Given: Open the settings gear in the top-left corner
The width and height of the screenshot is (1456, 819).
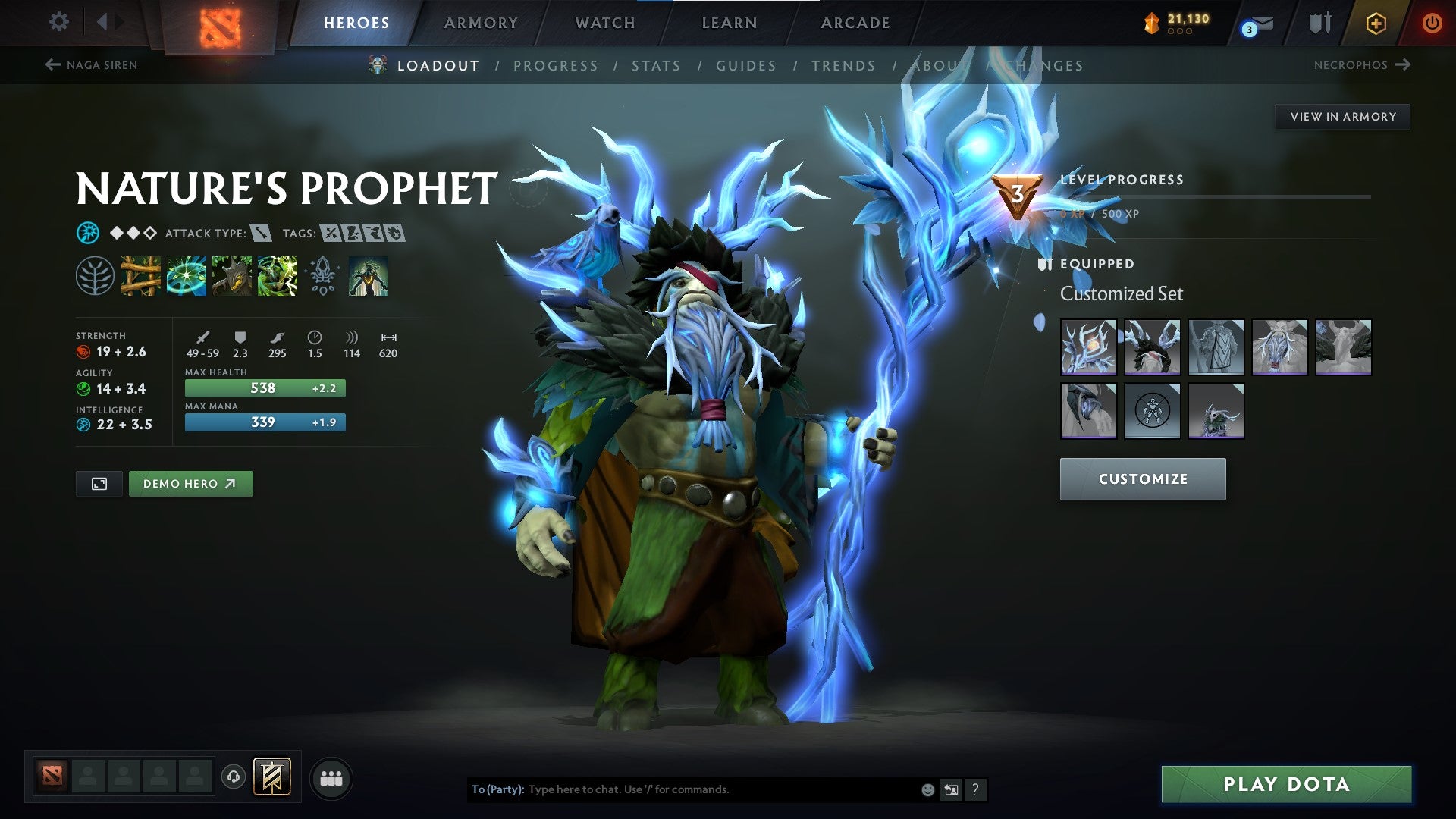Looking at the screenshot, I should 58,22.
